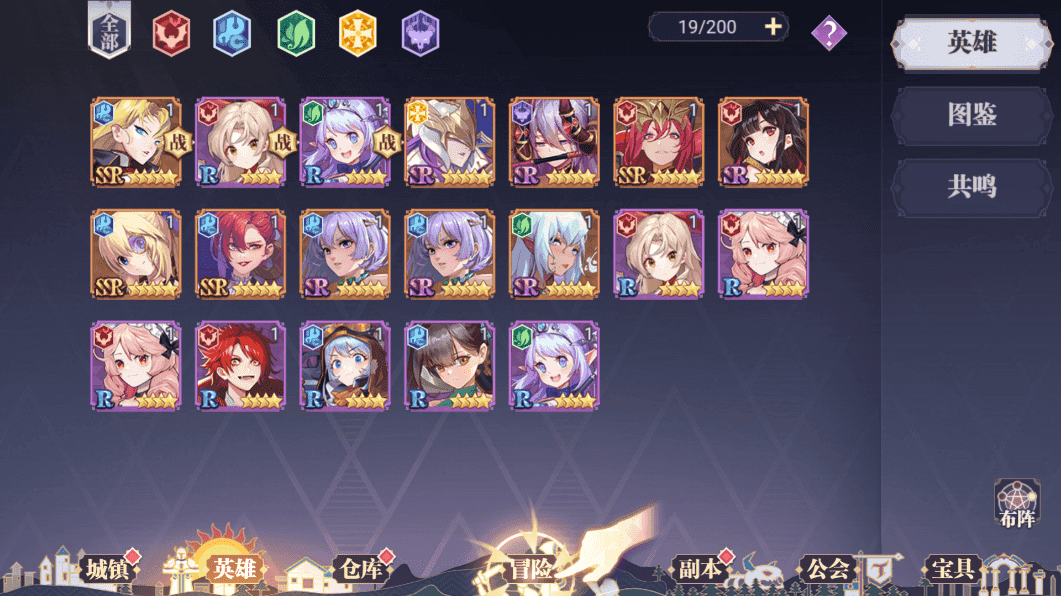Filter heroes by yellow light element

coord(358,34)
